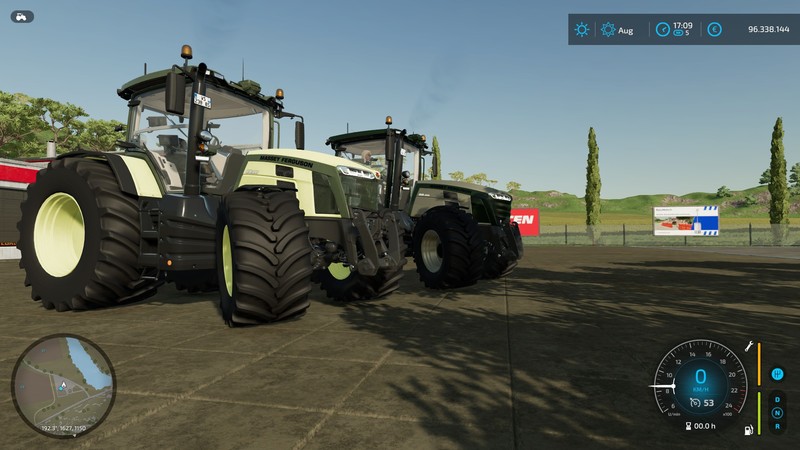Viewport: 800px width, 450px height.
Task: Open the euro money icon
Action: point(714,30)
